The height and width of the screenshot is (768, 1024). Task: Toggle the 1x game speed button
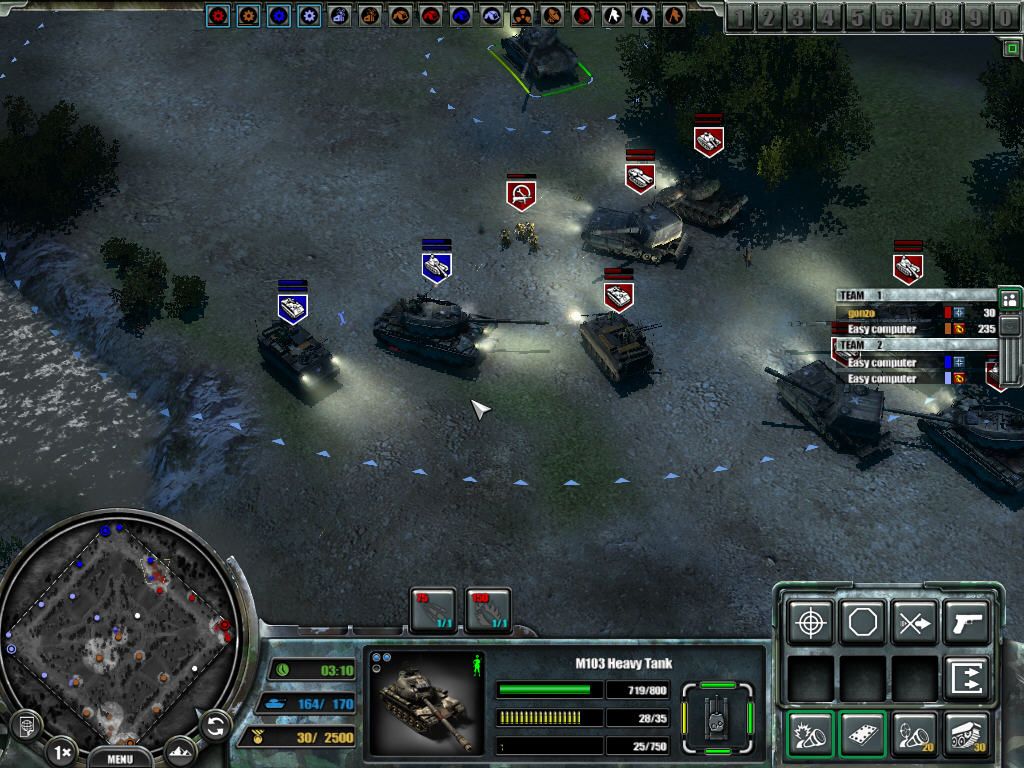62,751
